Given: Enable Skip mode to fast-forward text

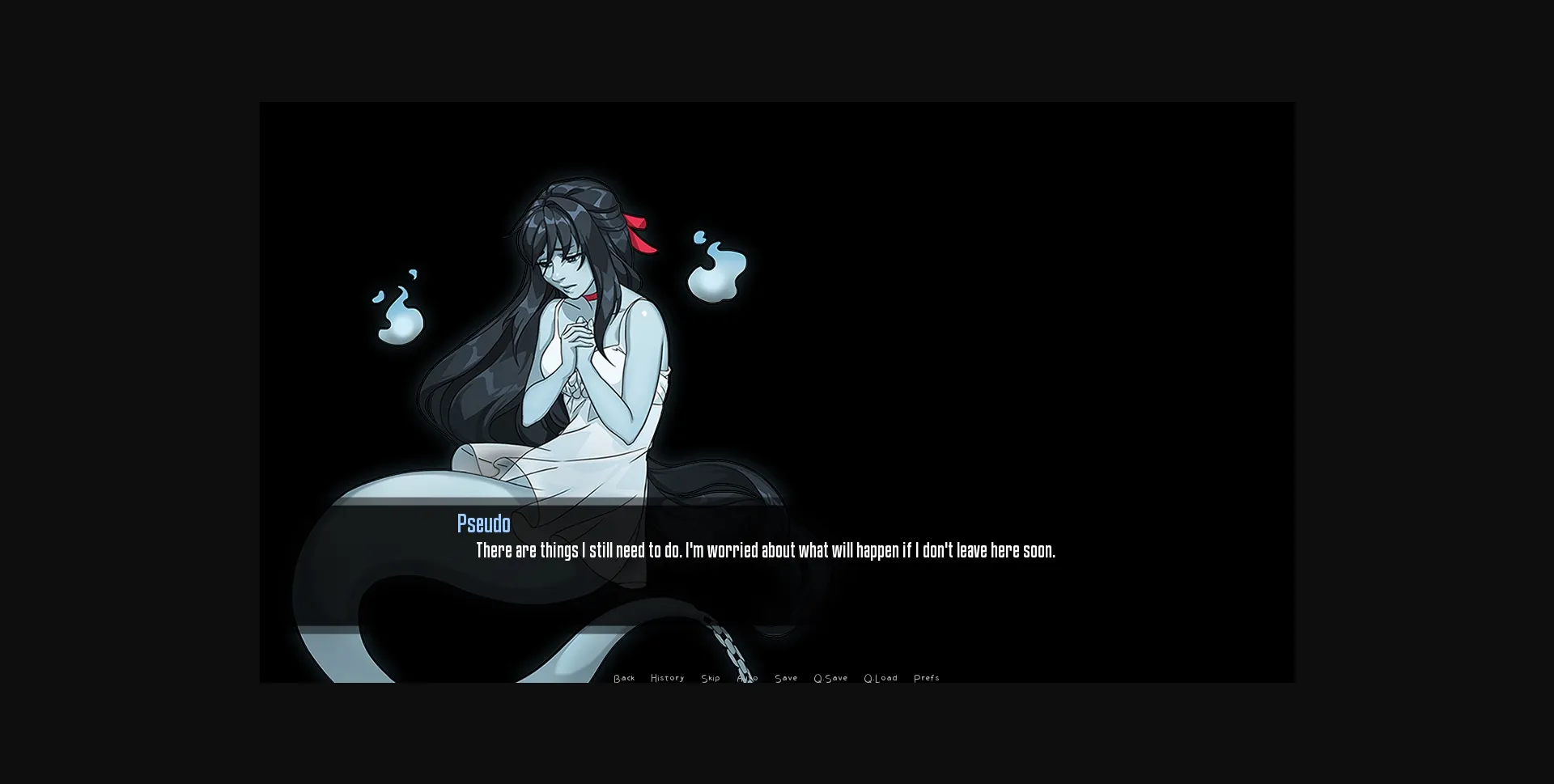Looking at the screenshot, I should click(710, 678).
